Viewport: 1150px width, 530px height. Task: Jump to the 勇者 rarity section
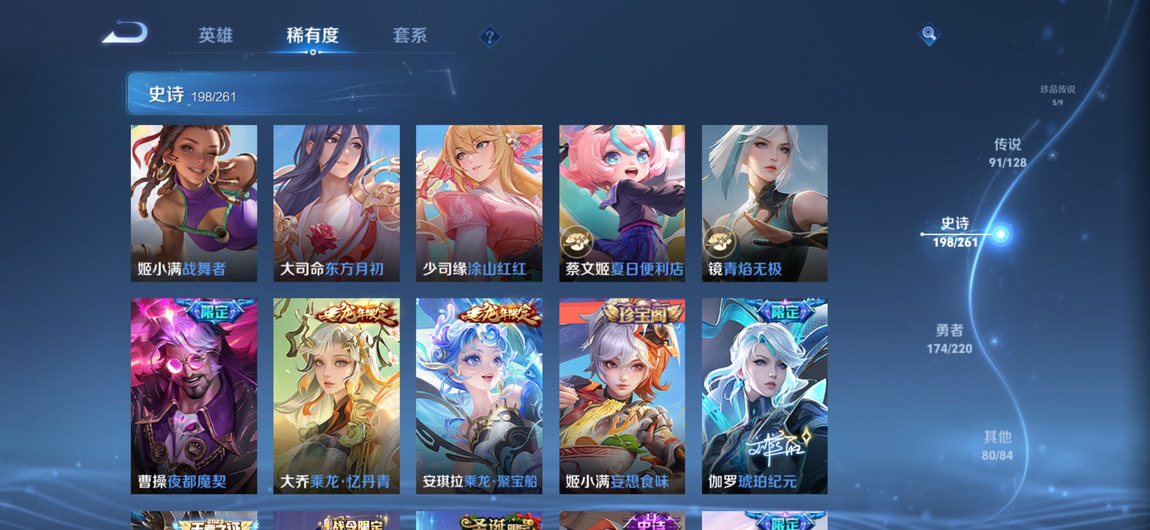click(x=949, y=338)
